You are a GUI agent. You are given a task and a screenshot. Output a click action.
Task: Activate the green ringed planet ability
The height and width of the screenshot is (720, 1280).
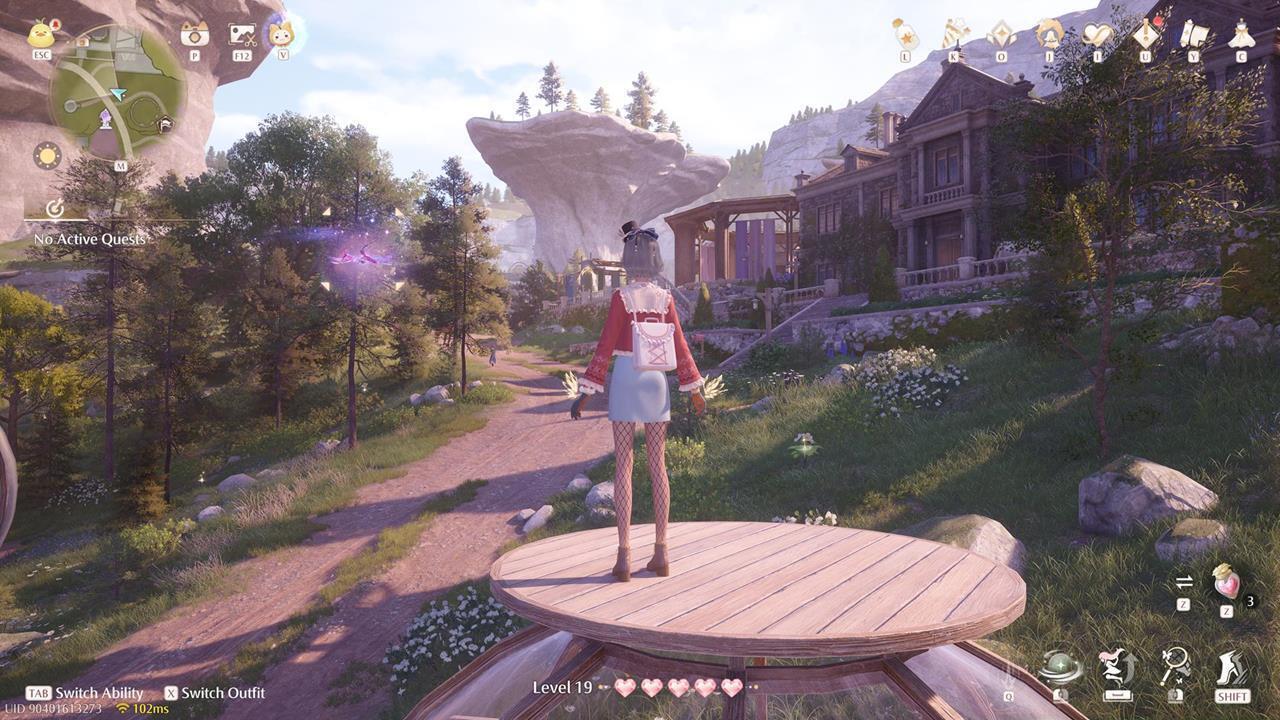point(1061,666)
